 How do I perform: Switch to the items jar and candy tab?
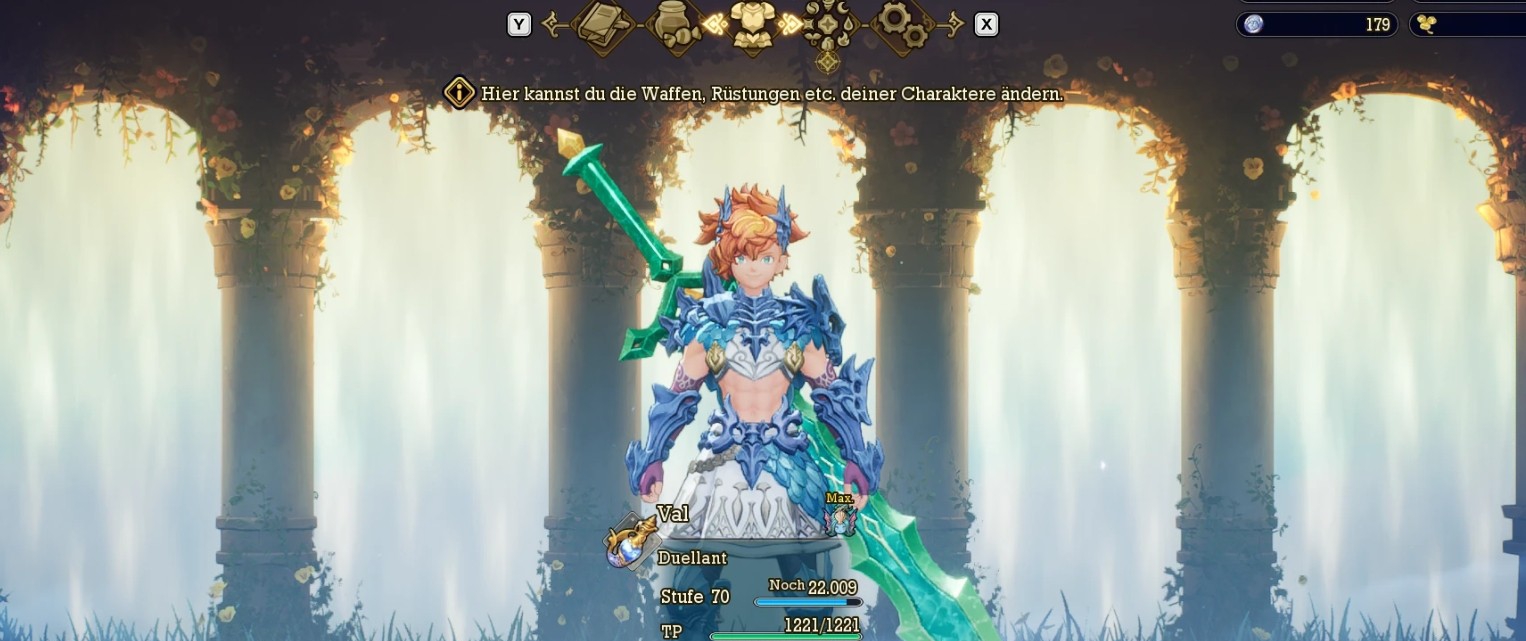[675, 23]
